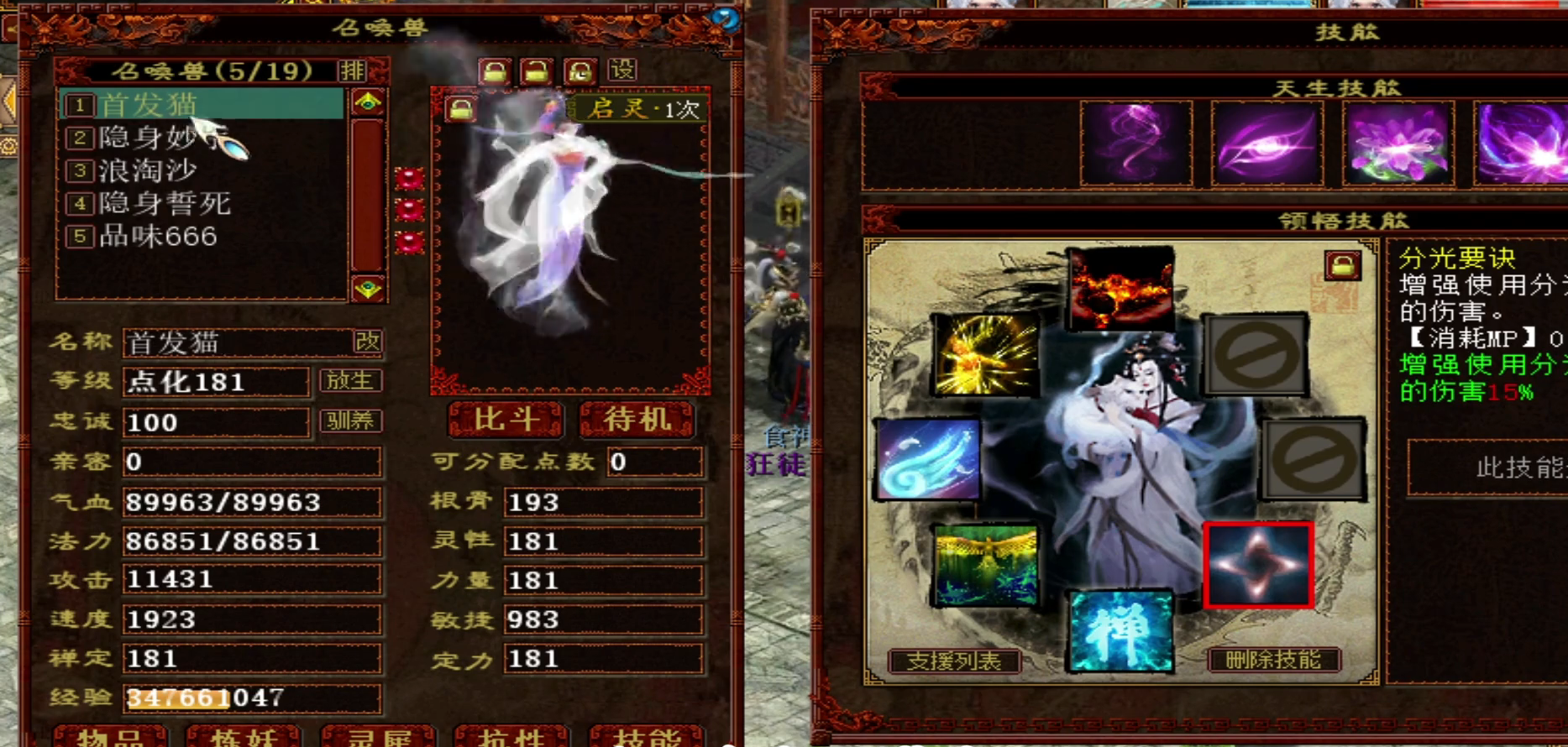Select summon 隐身誓死 in the list
This screenshot has height=747, width=1568.
[x=165, y=203]
